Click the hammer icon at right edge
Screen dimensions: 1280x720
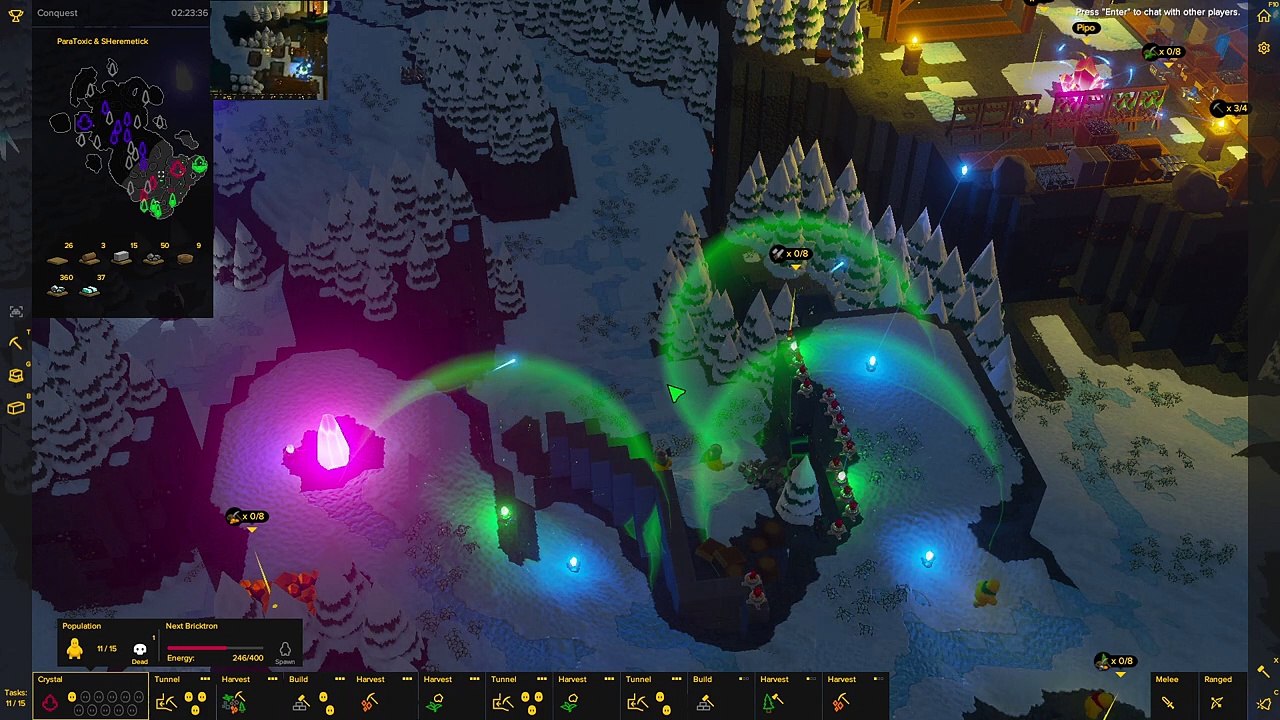pos(1264,671)
